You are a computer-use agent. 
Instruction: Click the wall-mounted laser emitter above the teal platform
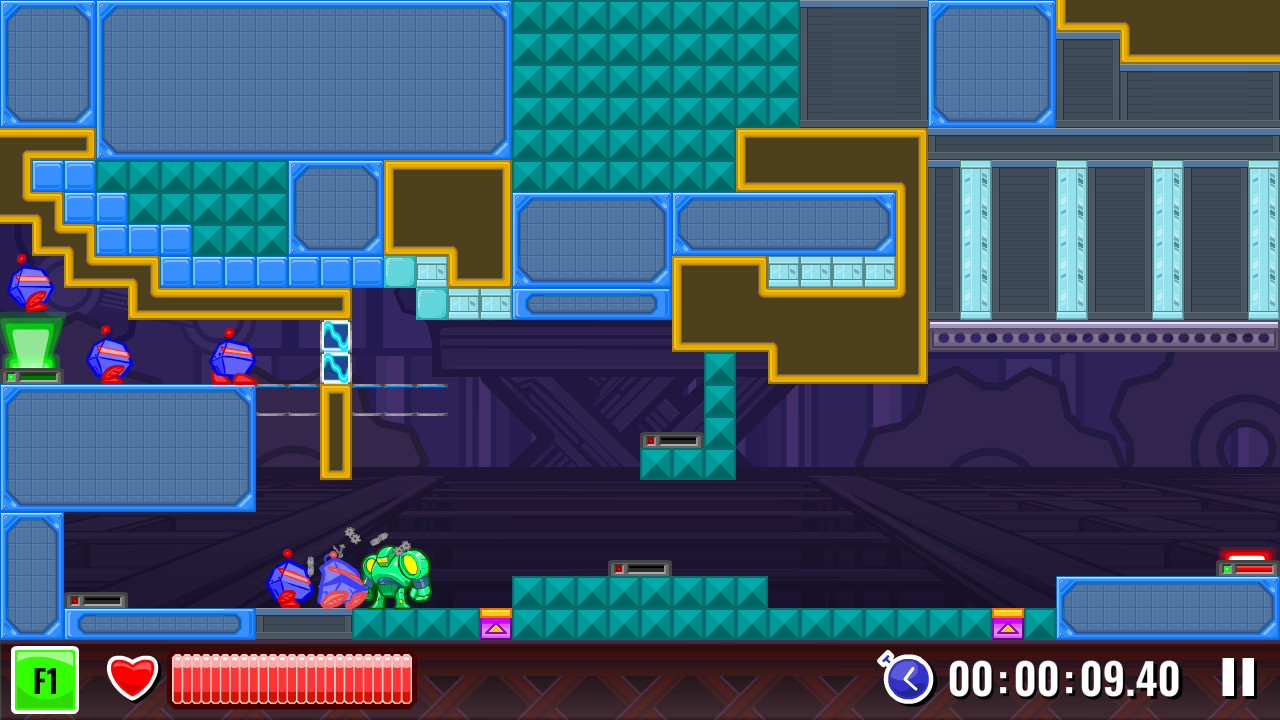(638, 566)
